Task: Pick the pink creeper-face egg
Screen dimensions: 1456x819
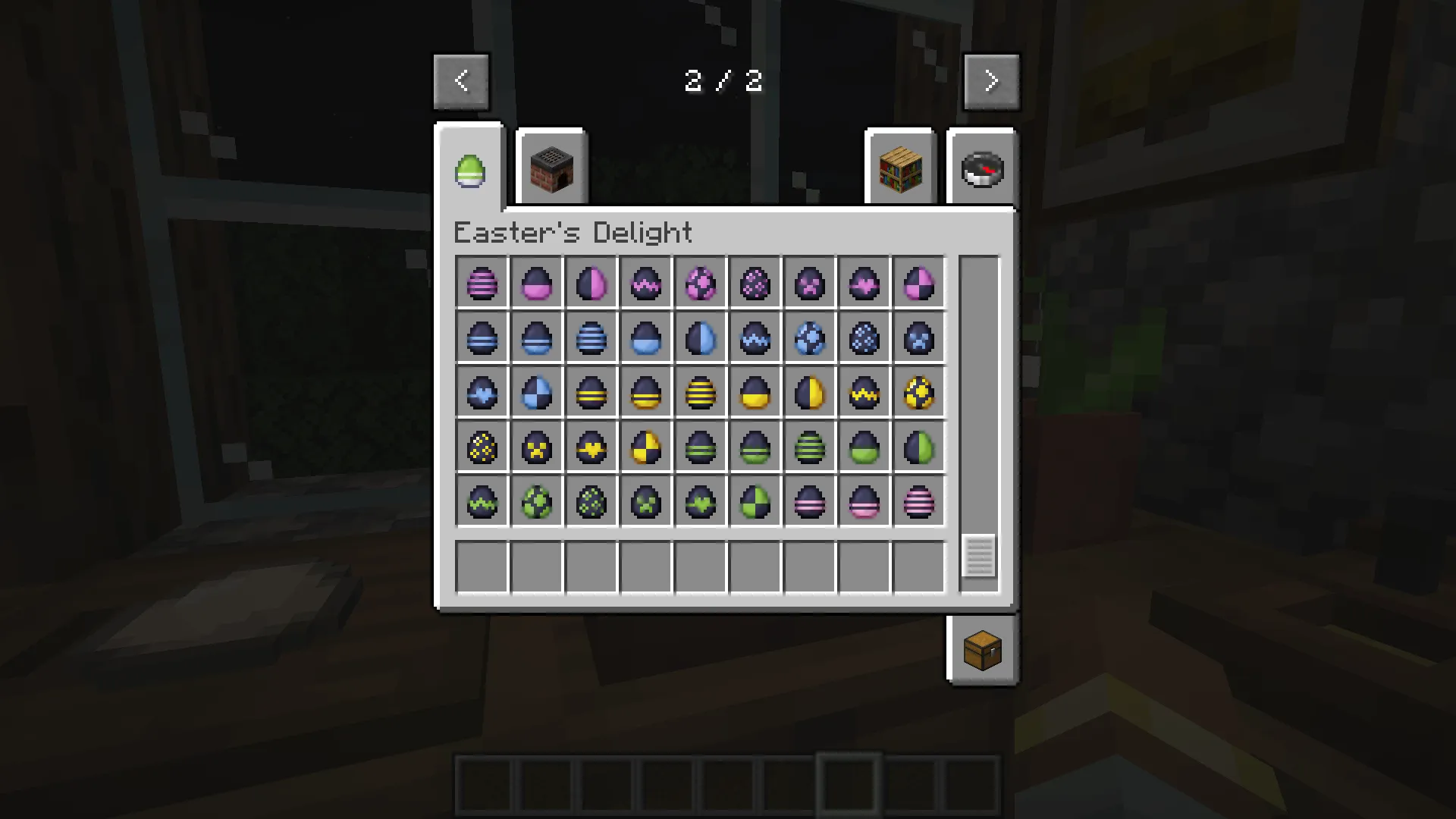Action: (810, 283)
